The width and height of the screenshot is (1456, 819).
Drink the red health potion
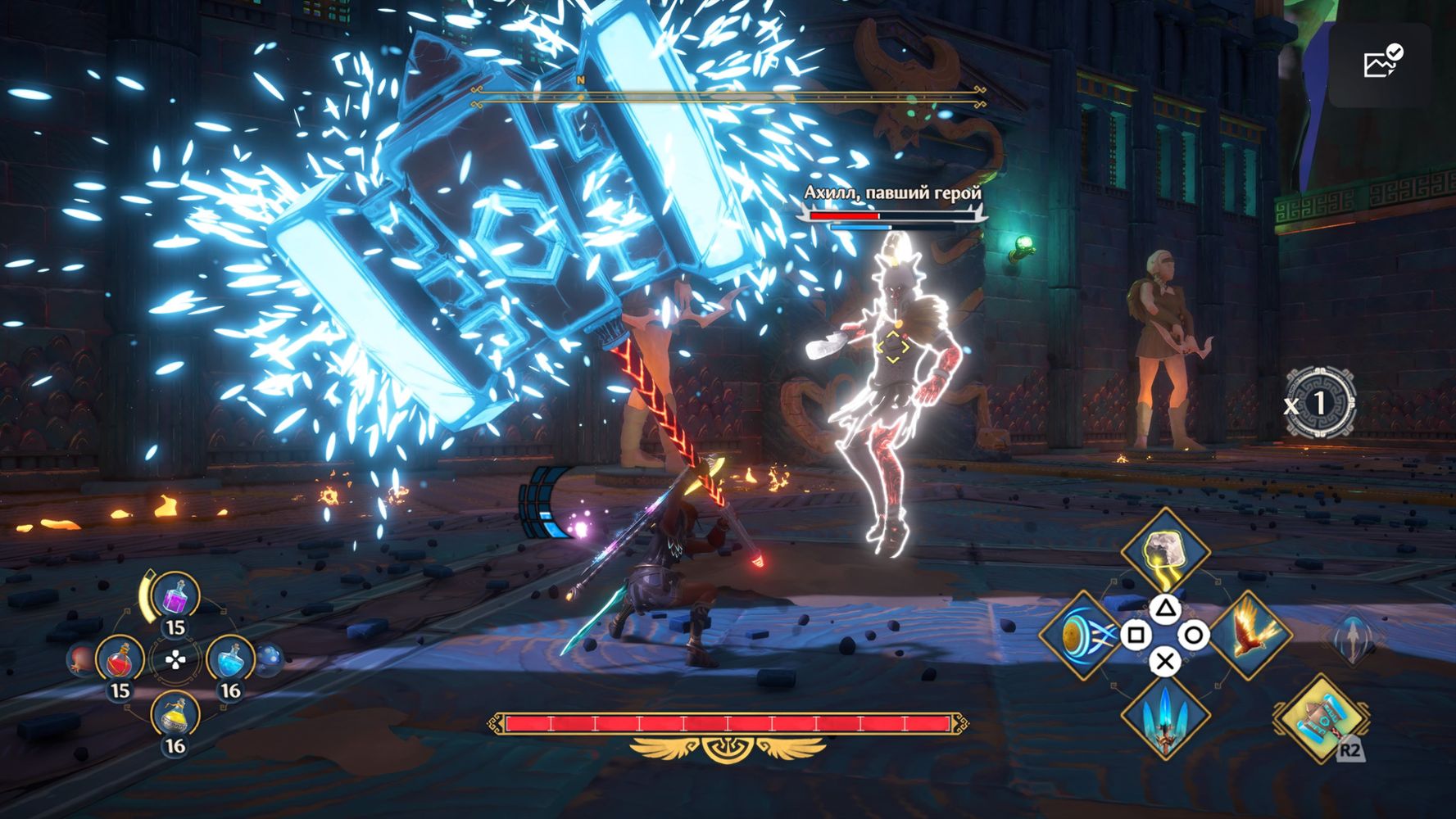[120, 659]
